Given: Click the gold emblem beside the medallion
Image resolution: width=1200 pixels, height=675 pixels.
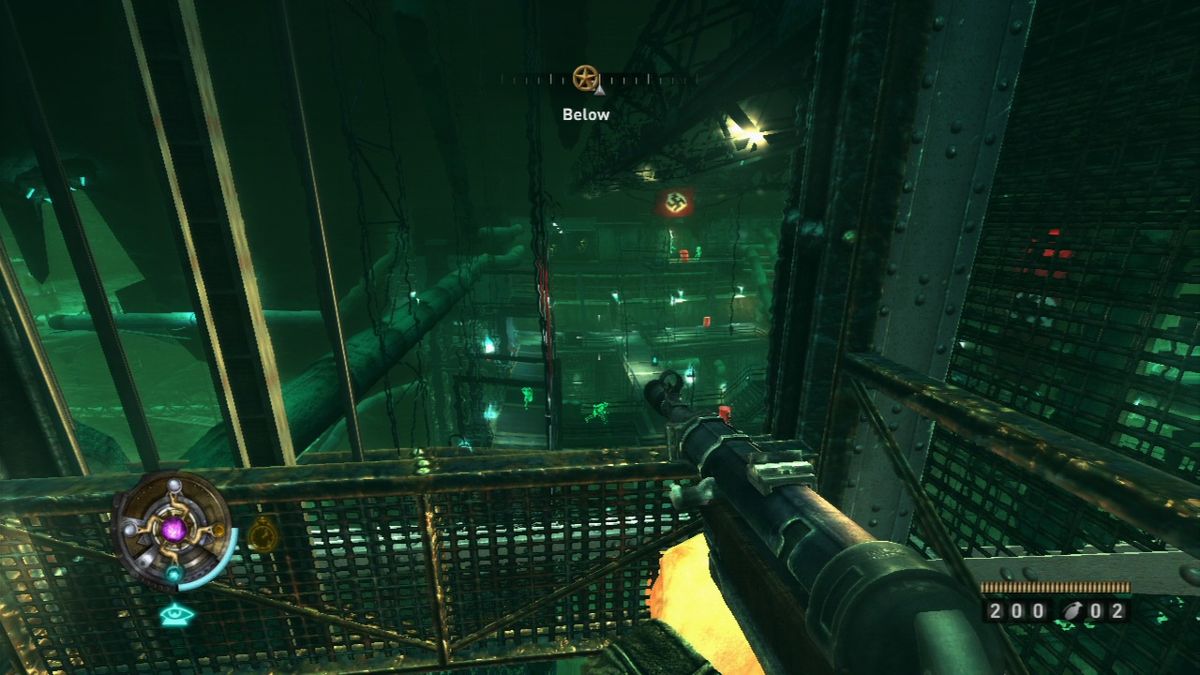Looking at the screenshot, I should point(262,534).
